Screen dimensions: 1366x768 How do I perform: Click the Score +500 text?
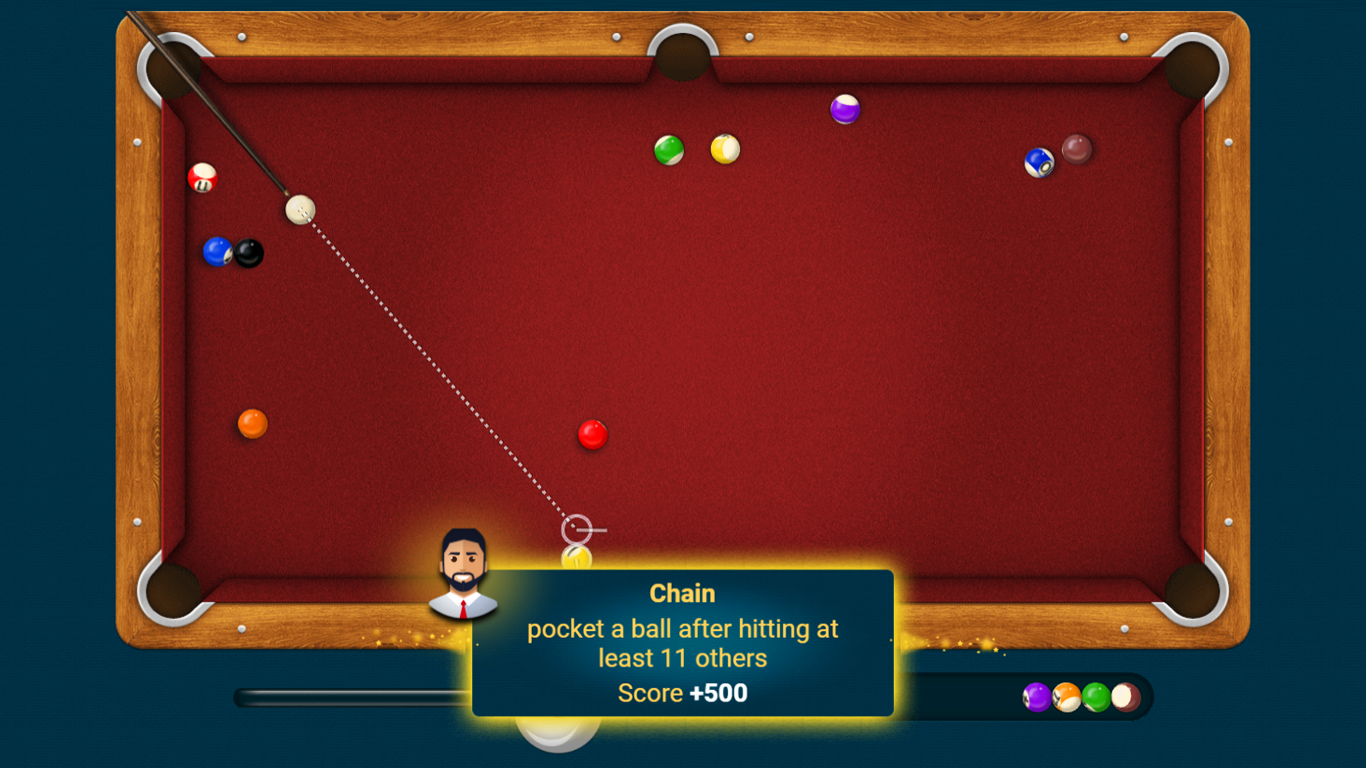[683, 692]
